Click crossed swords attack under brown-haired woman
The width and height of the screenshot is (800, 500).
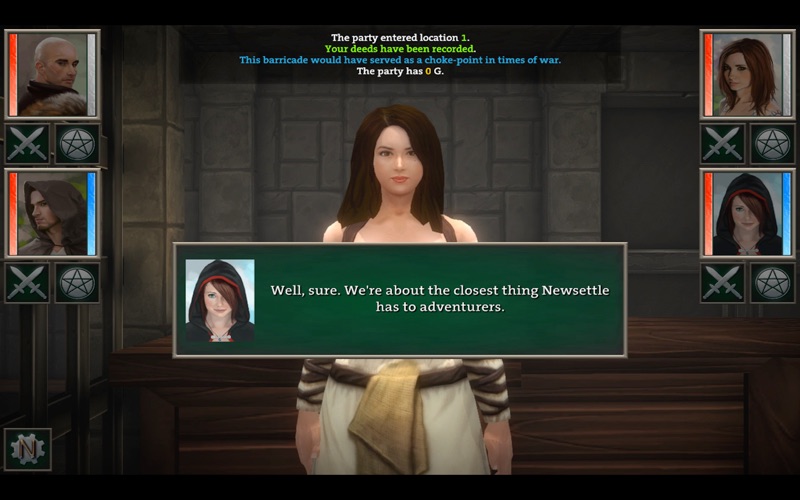(x=722, y=144)
